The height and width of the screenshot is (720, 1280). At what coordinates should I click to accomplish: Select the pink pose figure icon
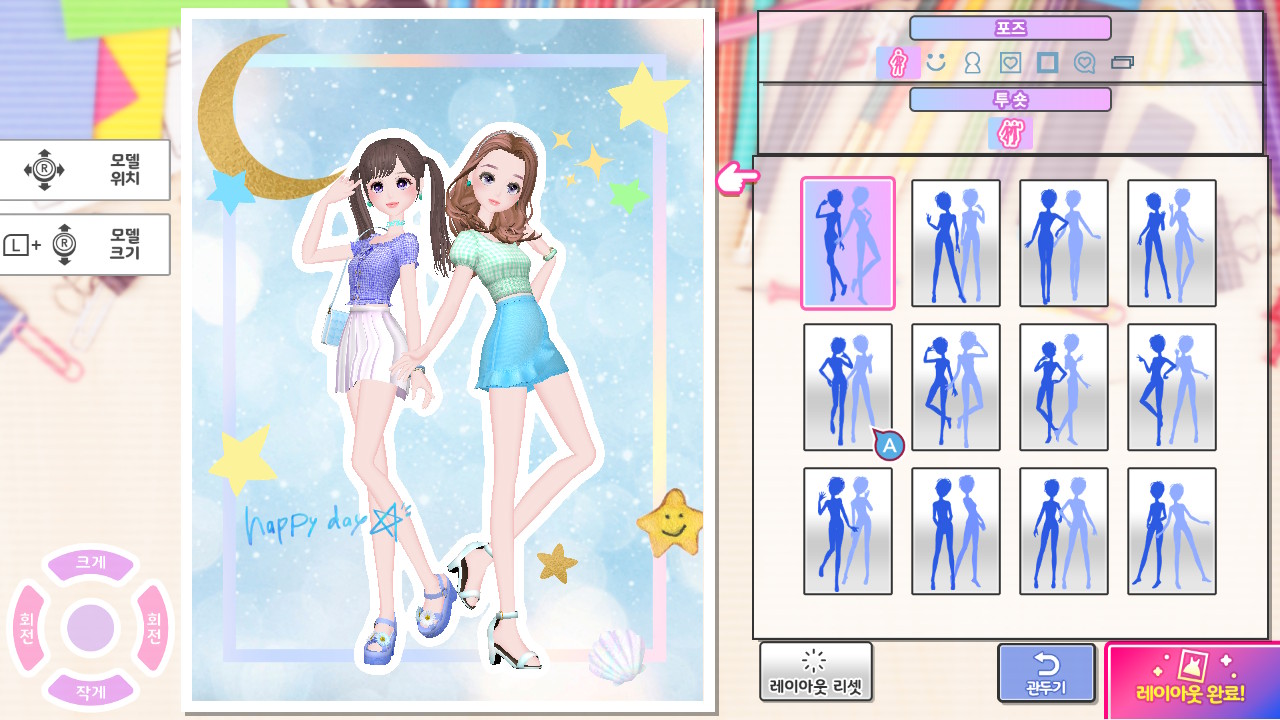pos(897,61)
